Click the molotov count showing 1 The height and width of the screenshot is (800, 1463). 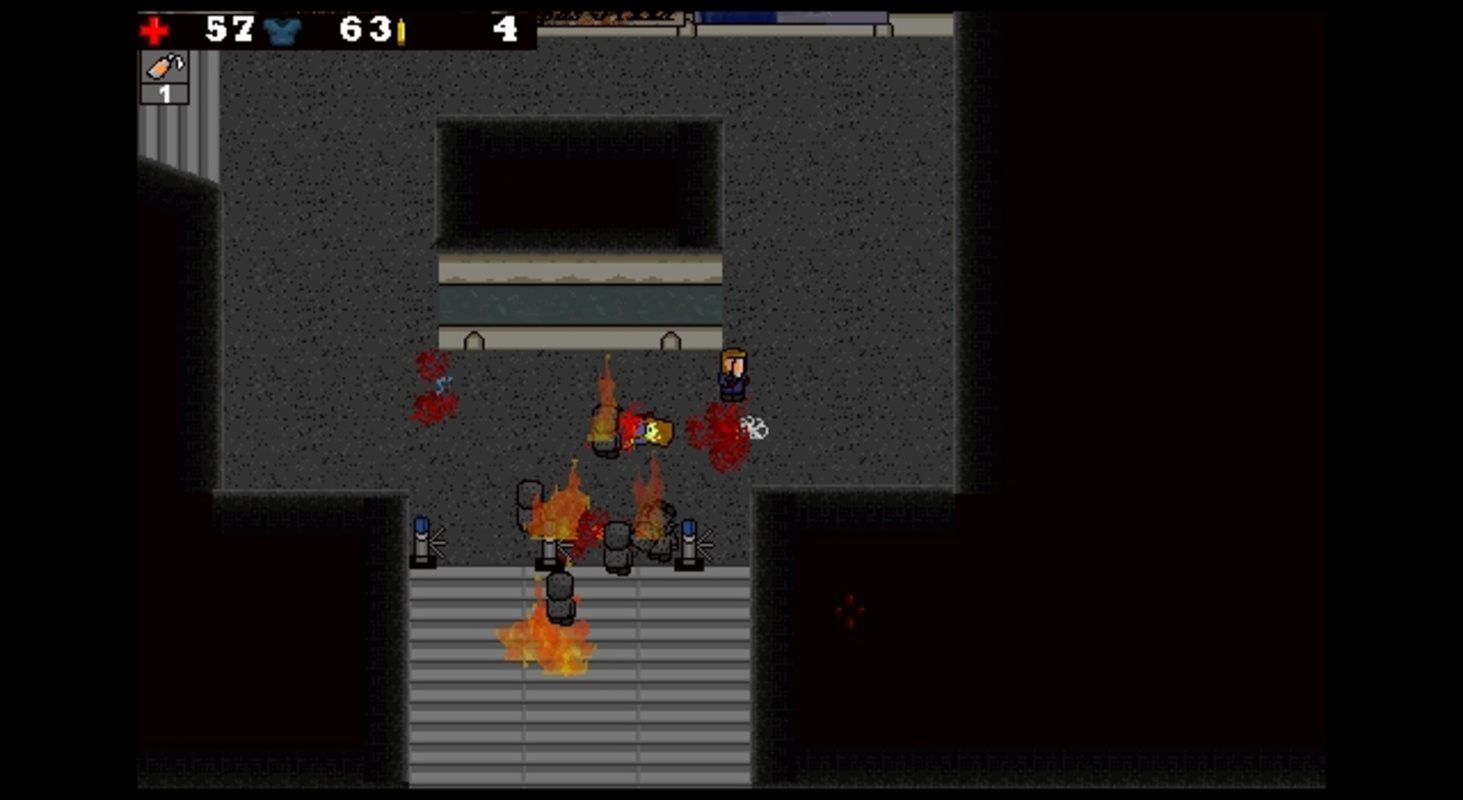click(x=166, y=93)
